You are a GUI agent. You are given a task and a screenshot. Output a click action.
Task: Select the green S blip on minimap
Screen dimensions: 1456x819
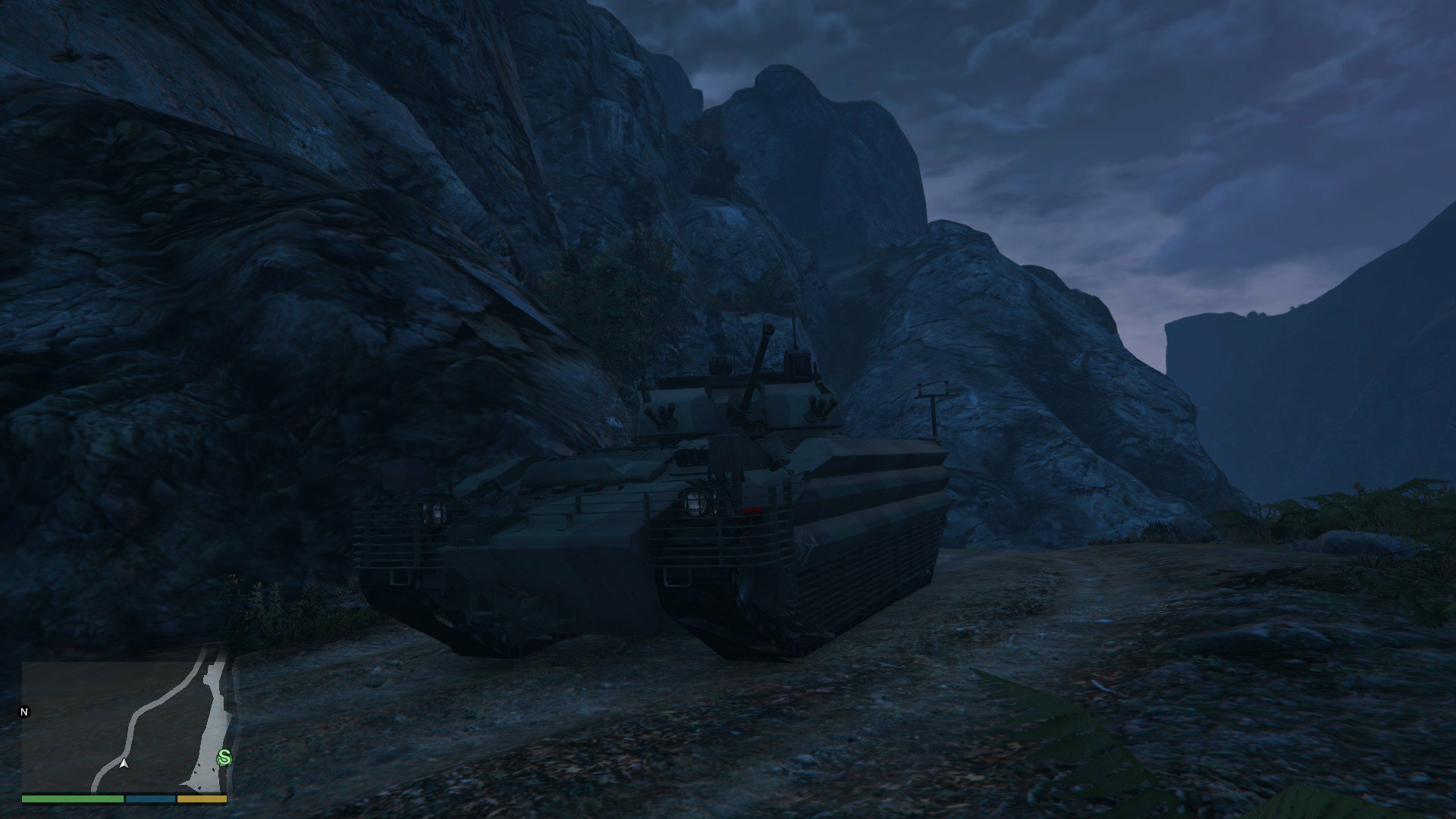[224, 756]
